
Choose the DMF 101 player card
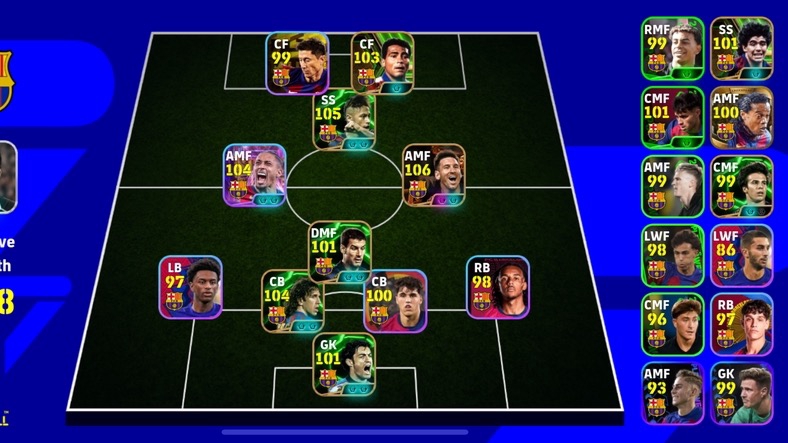coord(340,252)
